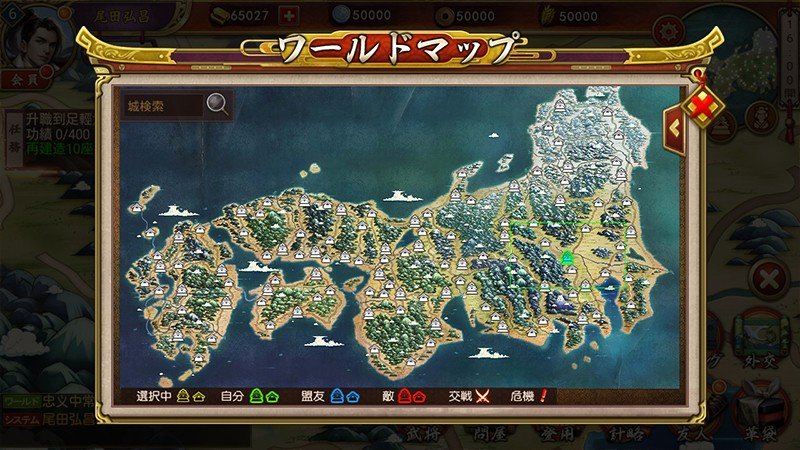The width and height of the screenshot is (800, 450).
Task: Expand the side panel arrow tab
Action: 675,128
